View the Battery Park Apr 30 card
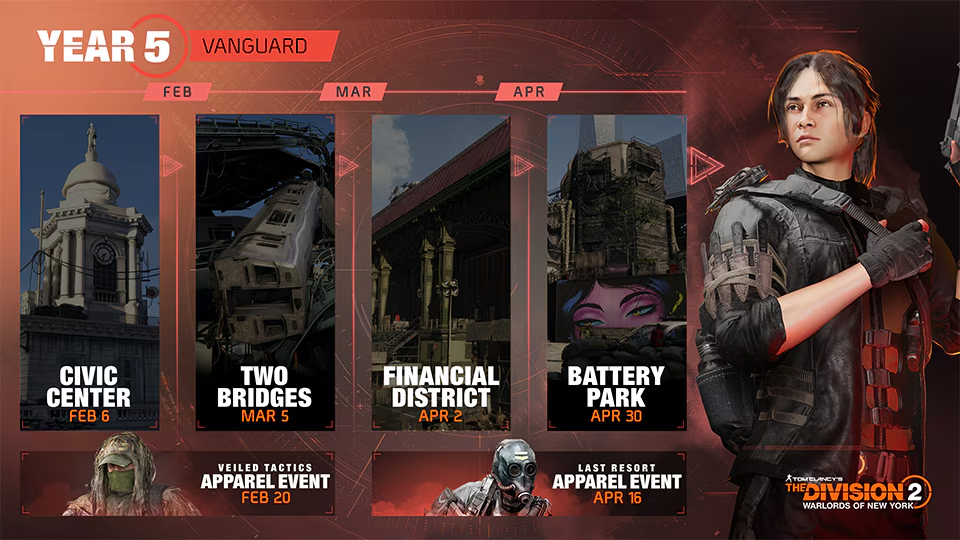The width and height of the screenshot is (960, 540). point(617,272)
